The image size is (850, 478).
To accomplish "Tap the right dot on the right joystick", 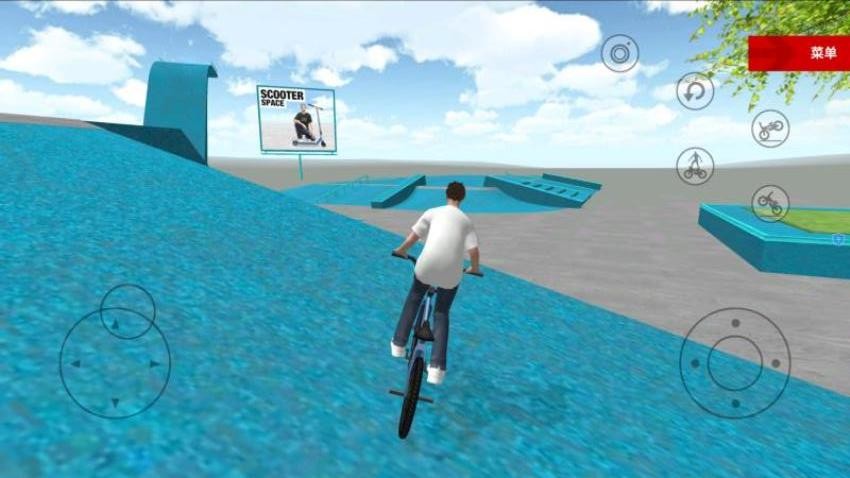I will tap(775, 363).
